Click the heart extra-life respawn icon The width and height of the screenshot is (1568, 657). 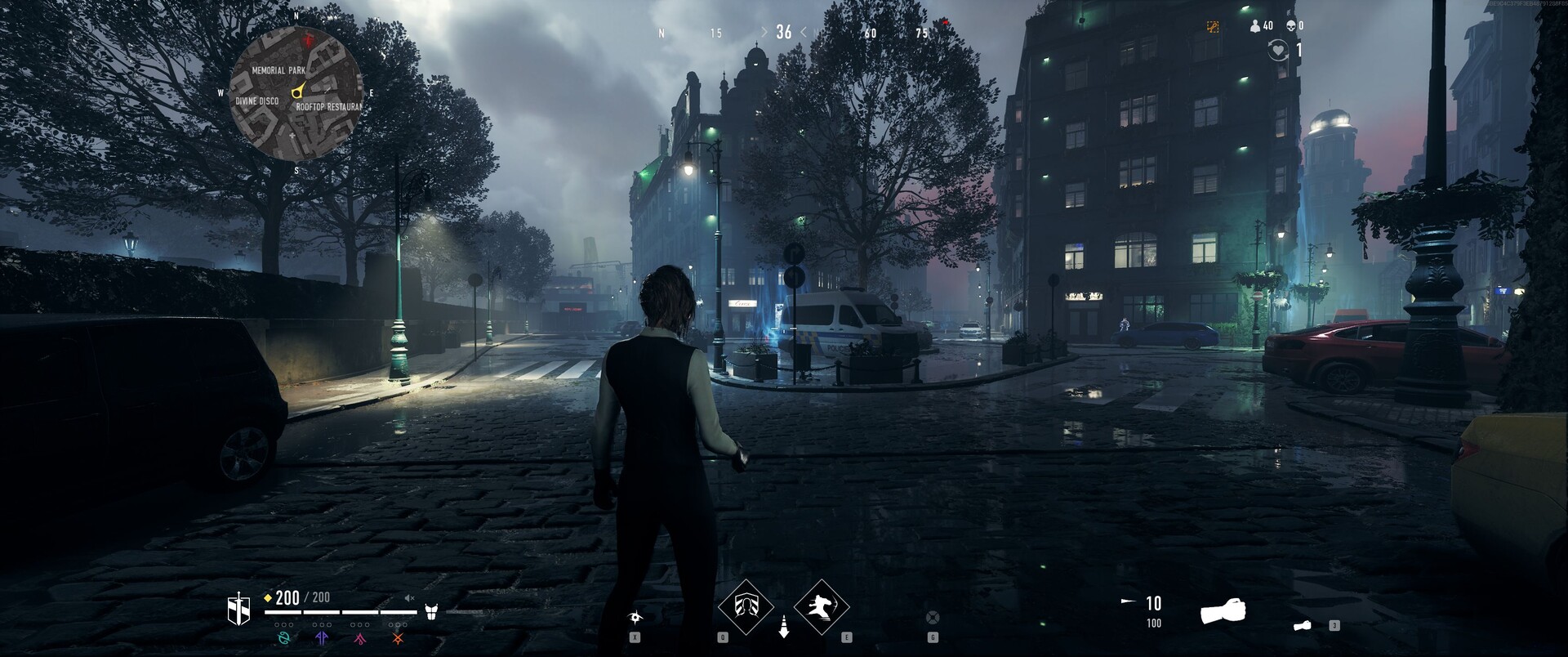click(x=1277, y=51)
